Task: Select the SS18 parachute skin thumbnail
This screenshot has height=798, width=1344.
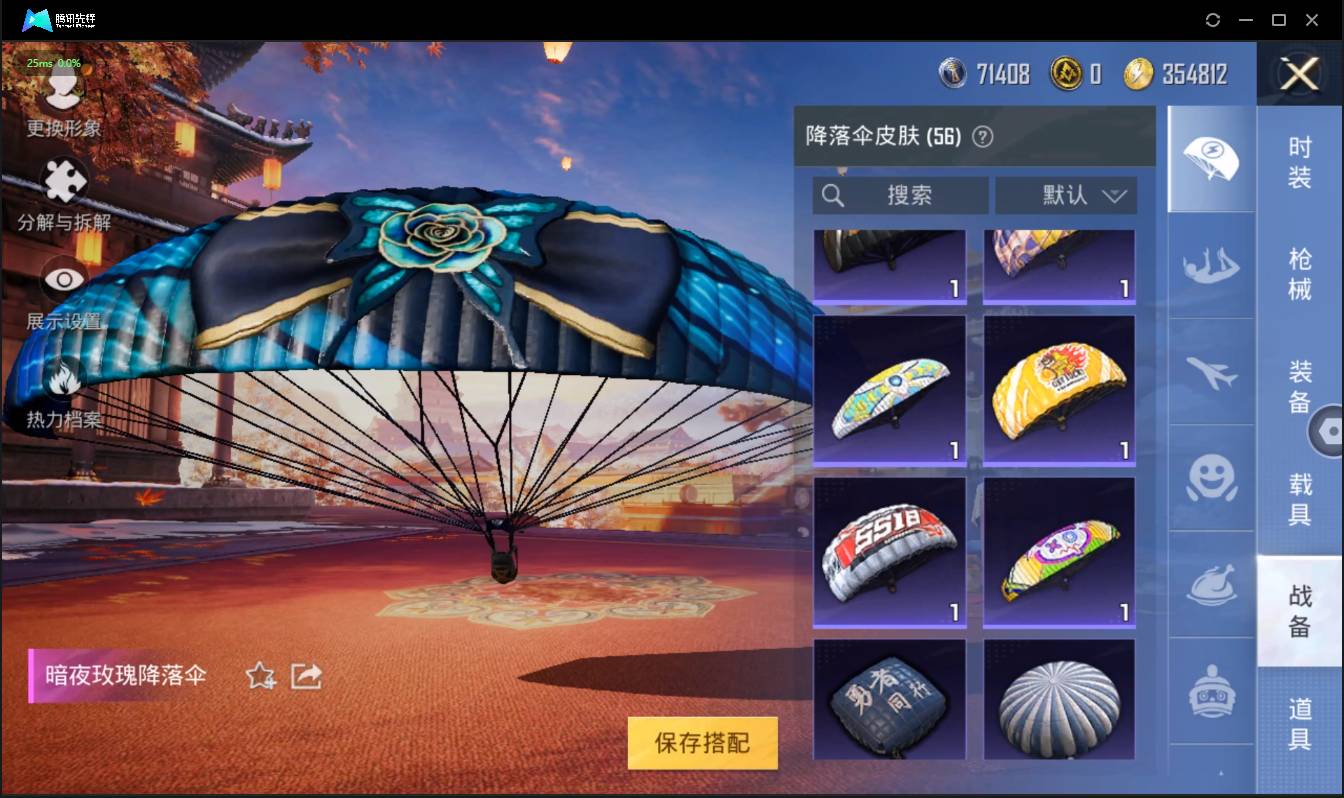Action: (x=889, y=551)
